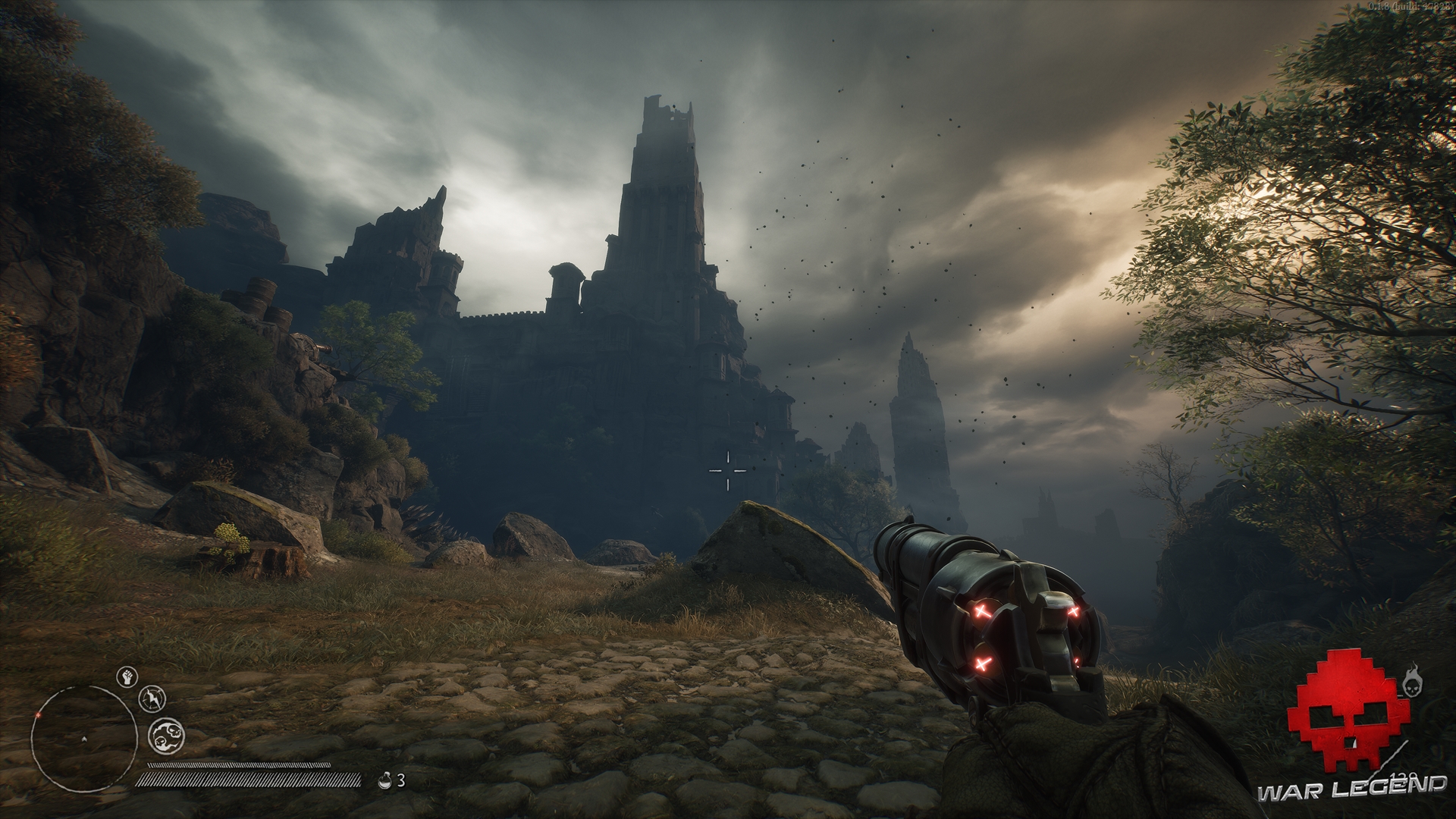Use the healing flask icon
The height and width of the screenshot is (819, 1456).
point(384,780)
